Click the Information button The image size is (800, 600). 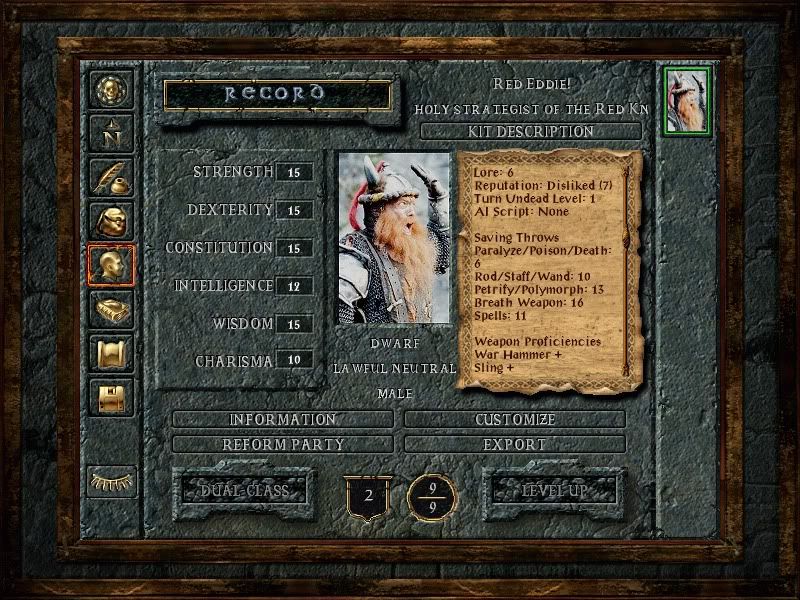283,420
